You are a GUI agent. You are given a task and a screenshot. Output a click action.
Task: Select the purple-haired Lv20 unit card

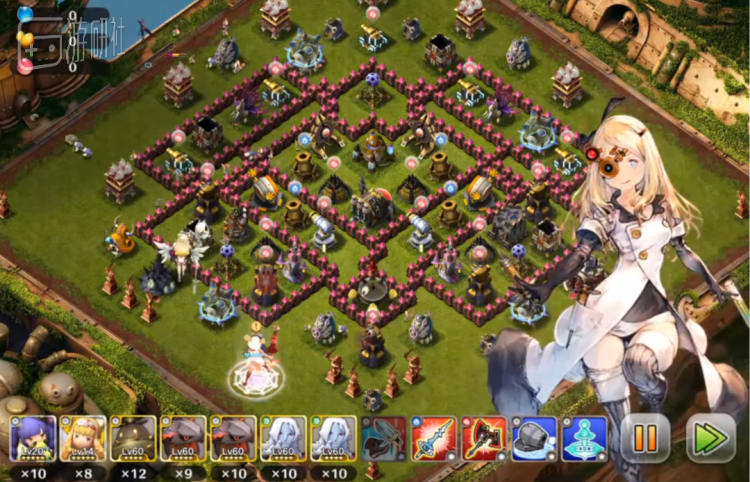click(x=33, y=438)
